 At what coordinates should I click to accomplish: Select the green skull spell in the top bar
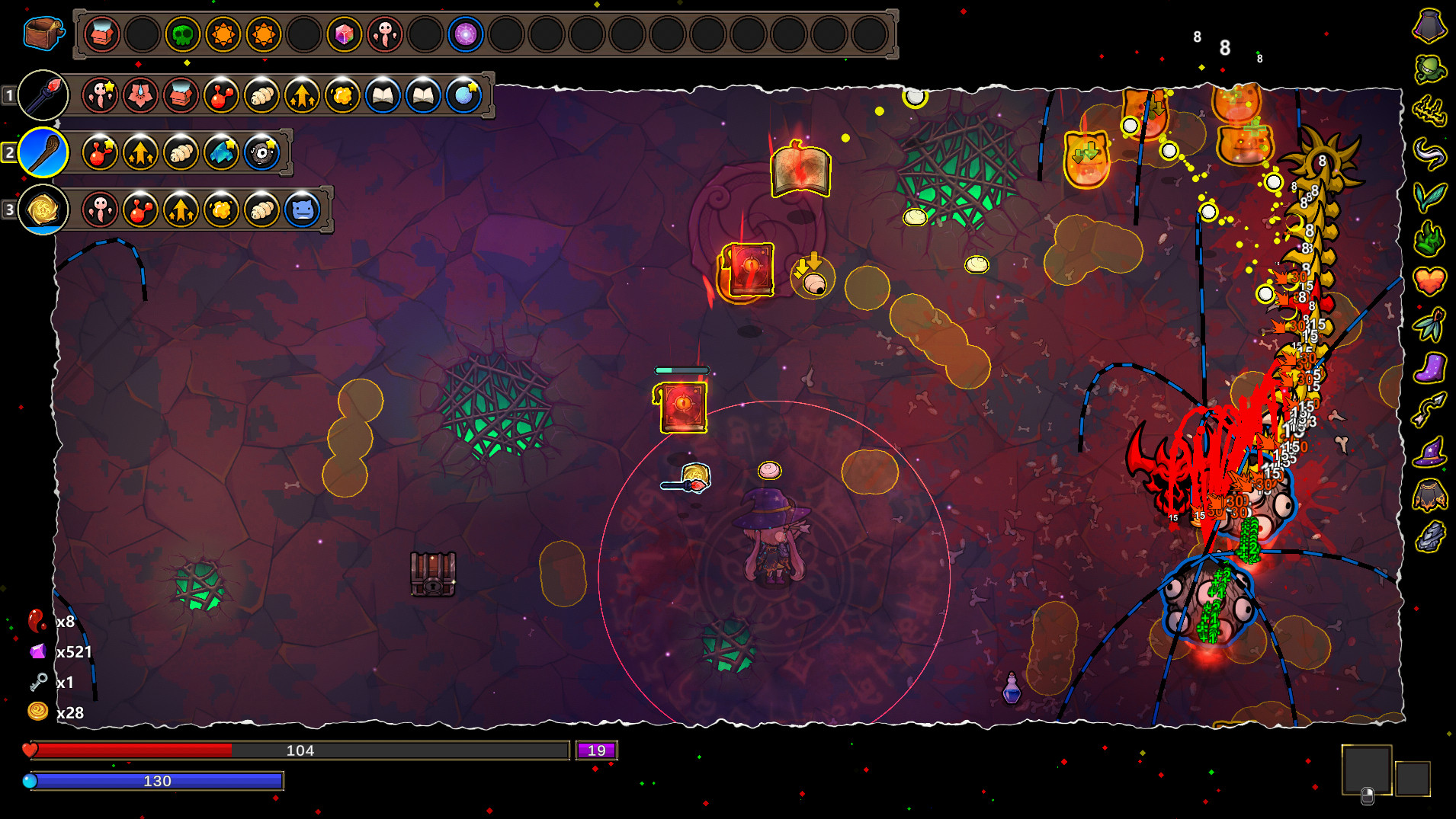(x=183, y=34)
